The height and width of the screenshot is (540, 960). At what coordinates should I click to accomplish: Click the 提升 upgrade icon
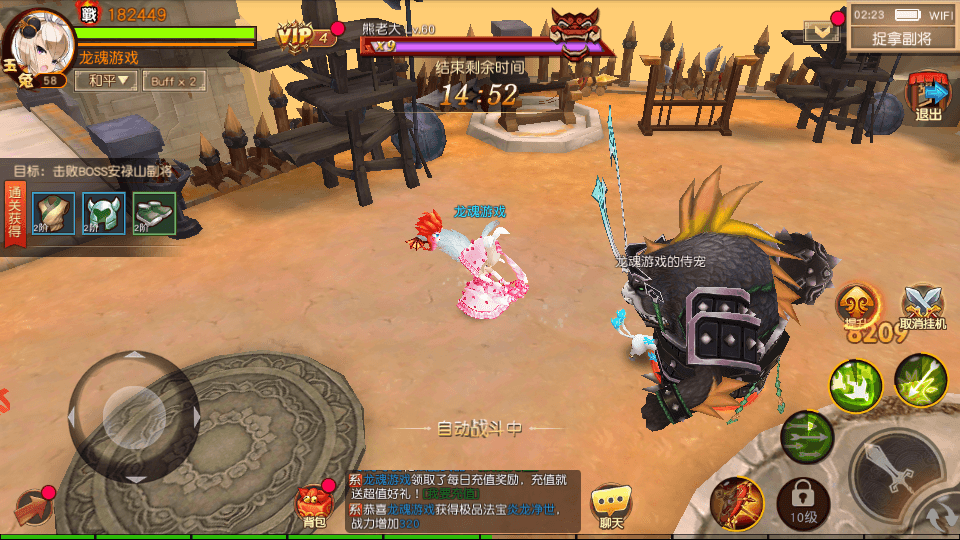(x=859, y=306)
